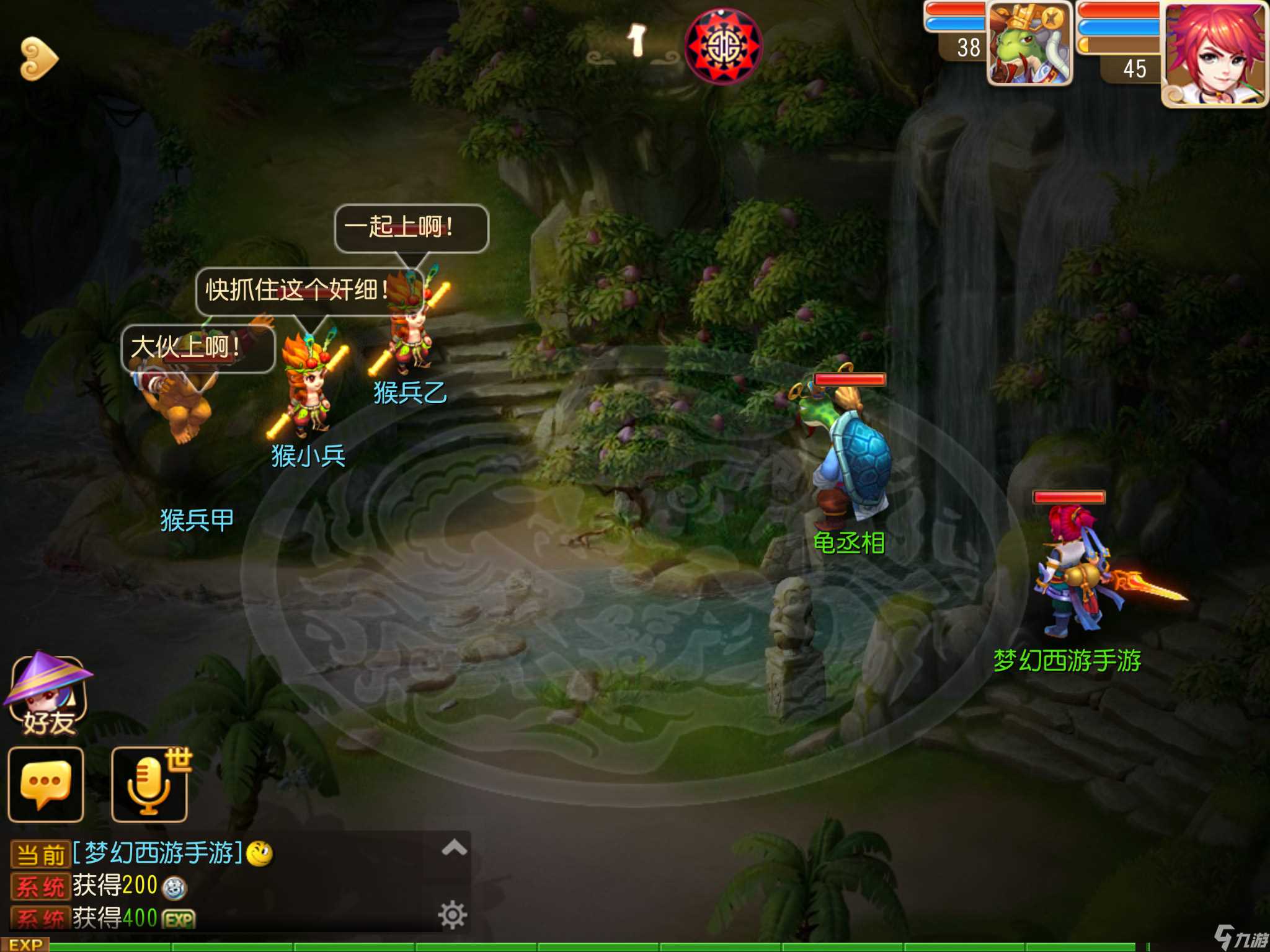Expand the chat log with the up arrow
The height and width of the screenshot is (952, 1270).
coord(454,847)
